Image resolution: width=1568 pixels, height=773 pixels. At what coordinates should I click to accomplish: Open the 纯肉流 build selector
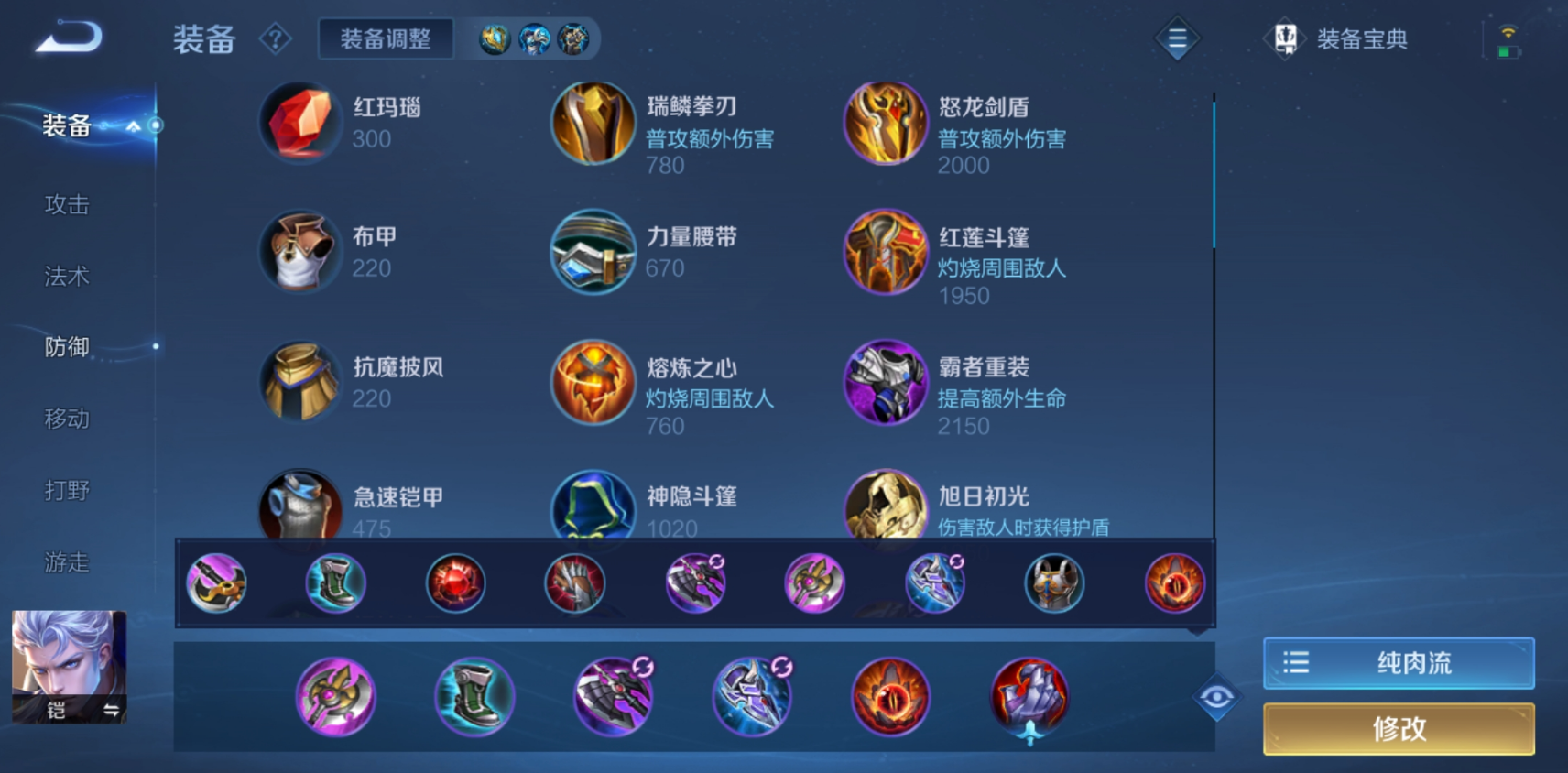tap(1399, 661)
